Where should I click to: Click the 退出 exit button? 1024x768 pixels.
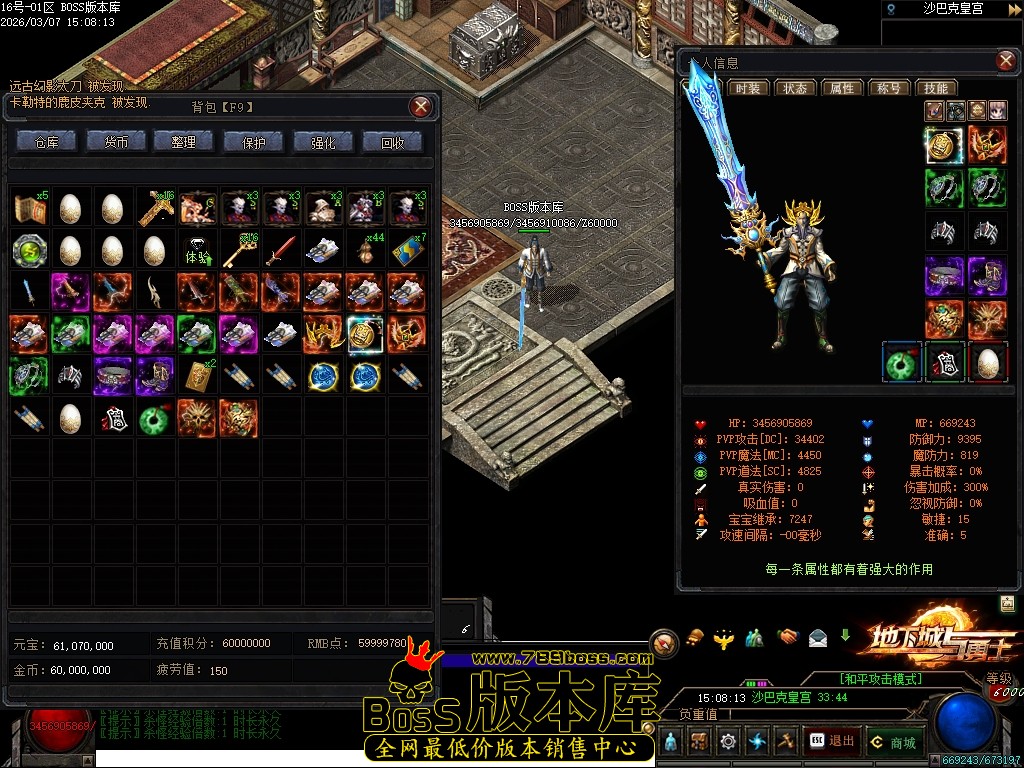click(832, 741)
